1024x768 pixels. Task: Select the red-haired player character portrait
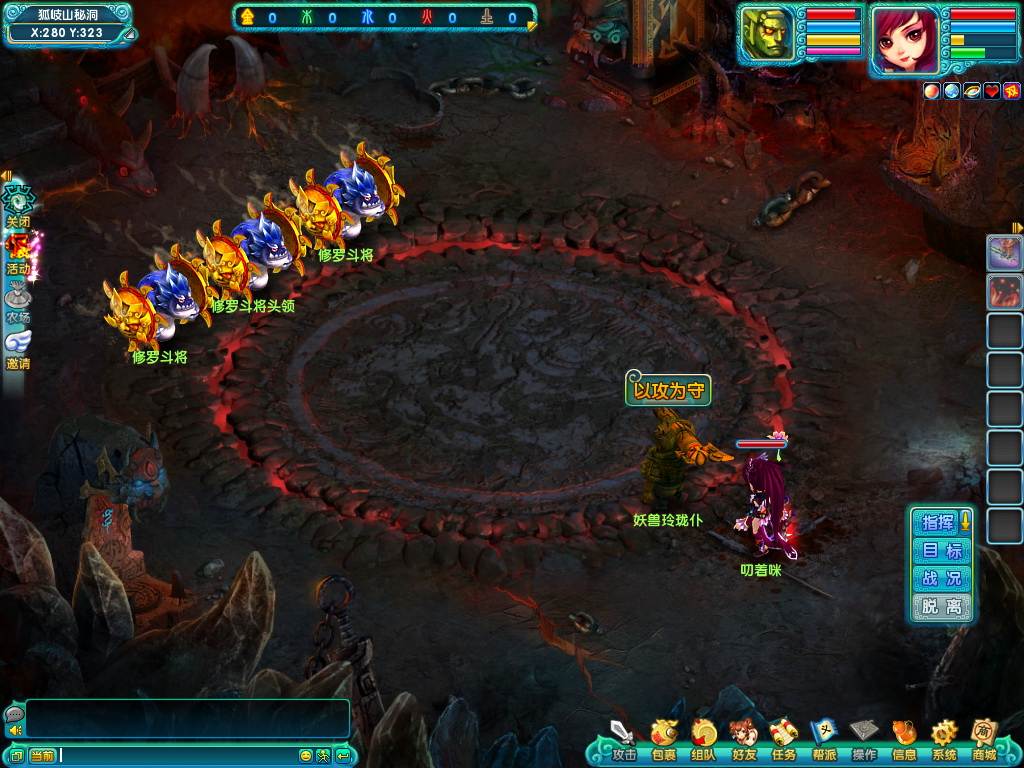[x=905, y=40]
